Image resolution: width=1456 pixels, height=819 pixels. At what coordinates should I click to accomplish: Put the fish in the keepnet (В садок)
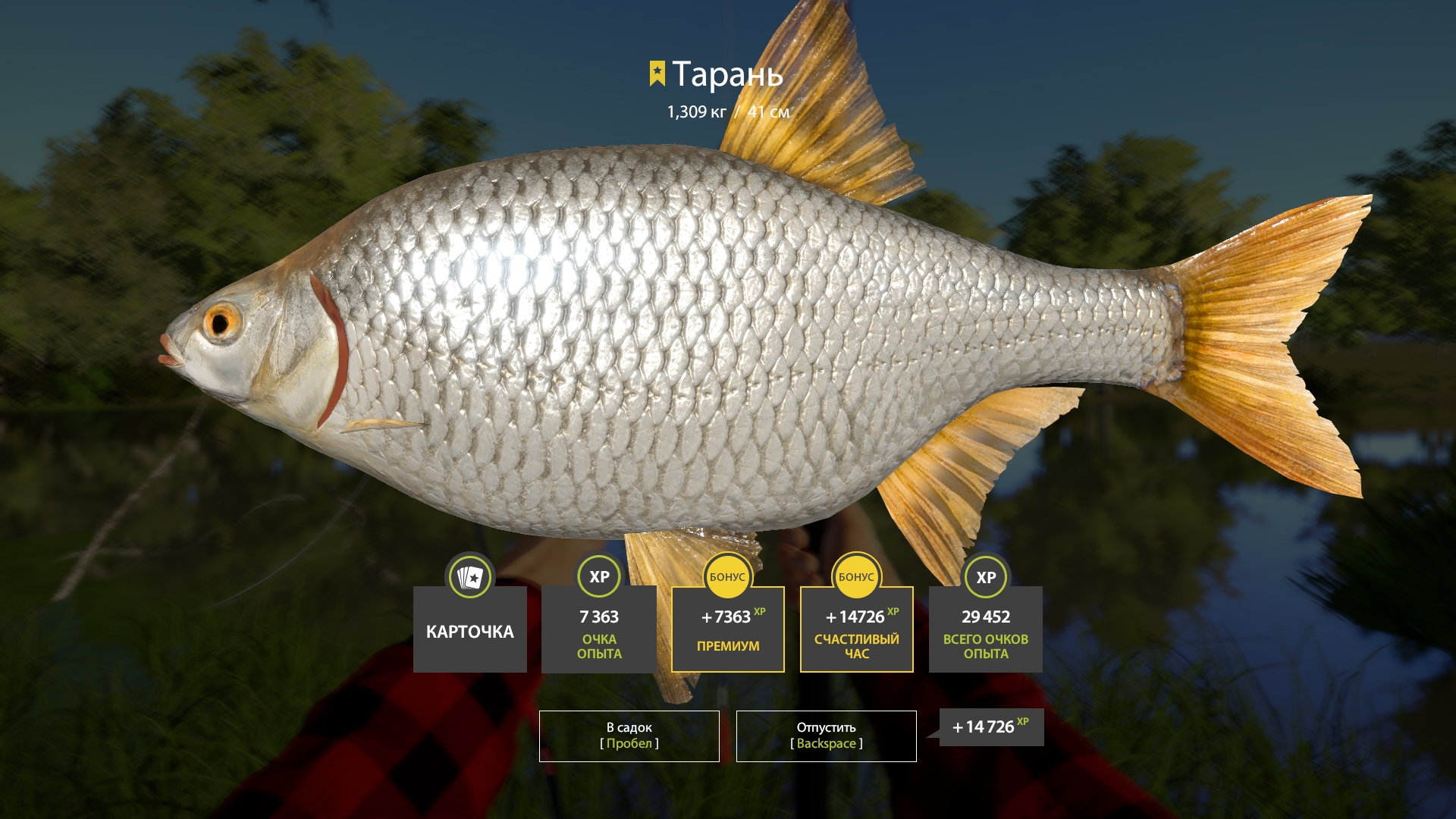(x=629, y=736)
